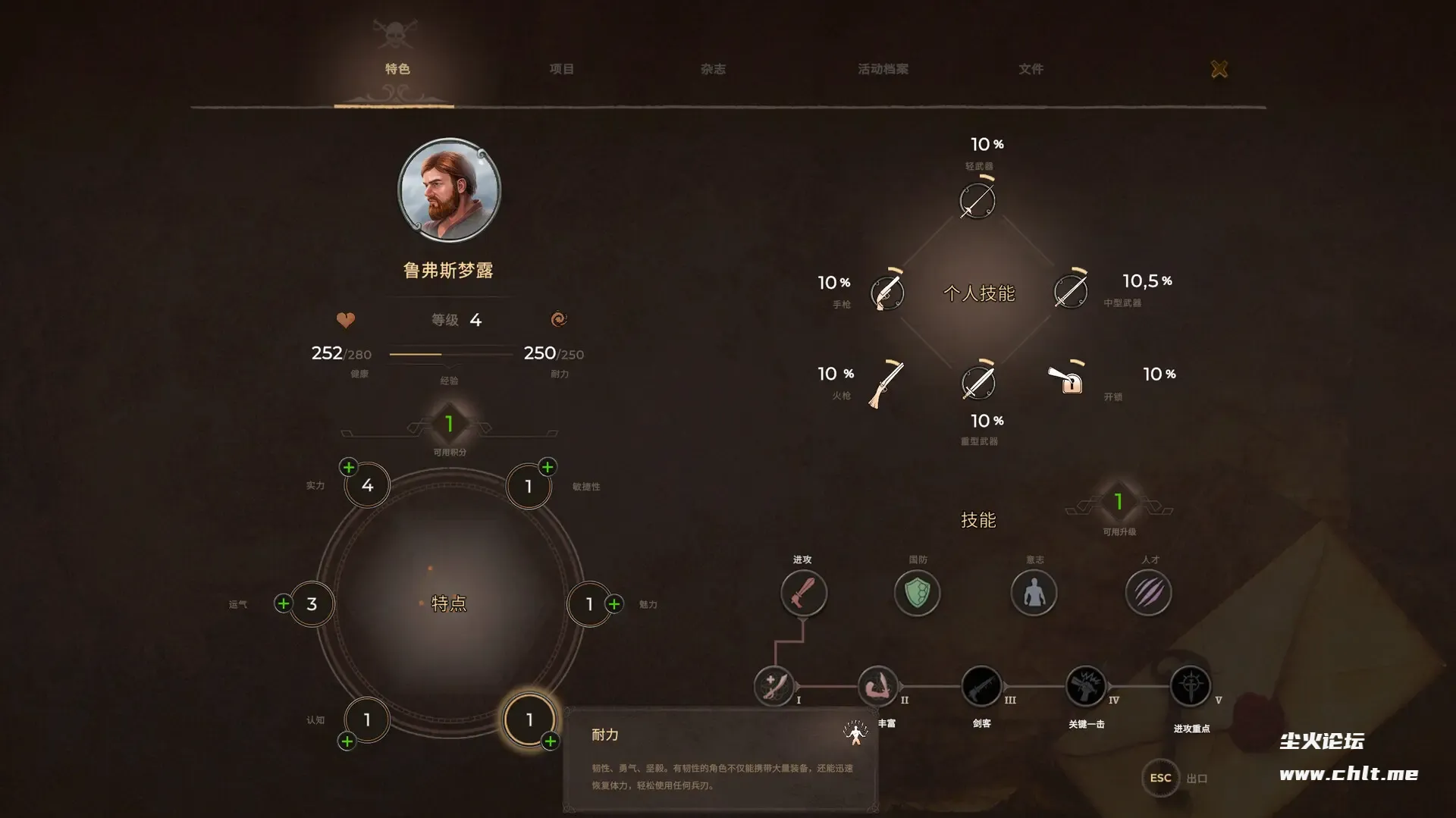Screen dimensions: 1456x818
Task: Close the character screen with the X
Action: point(1219,70)
